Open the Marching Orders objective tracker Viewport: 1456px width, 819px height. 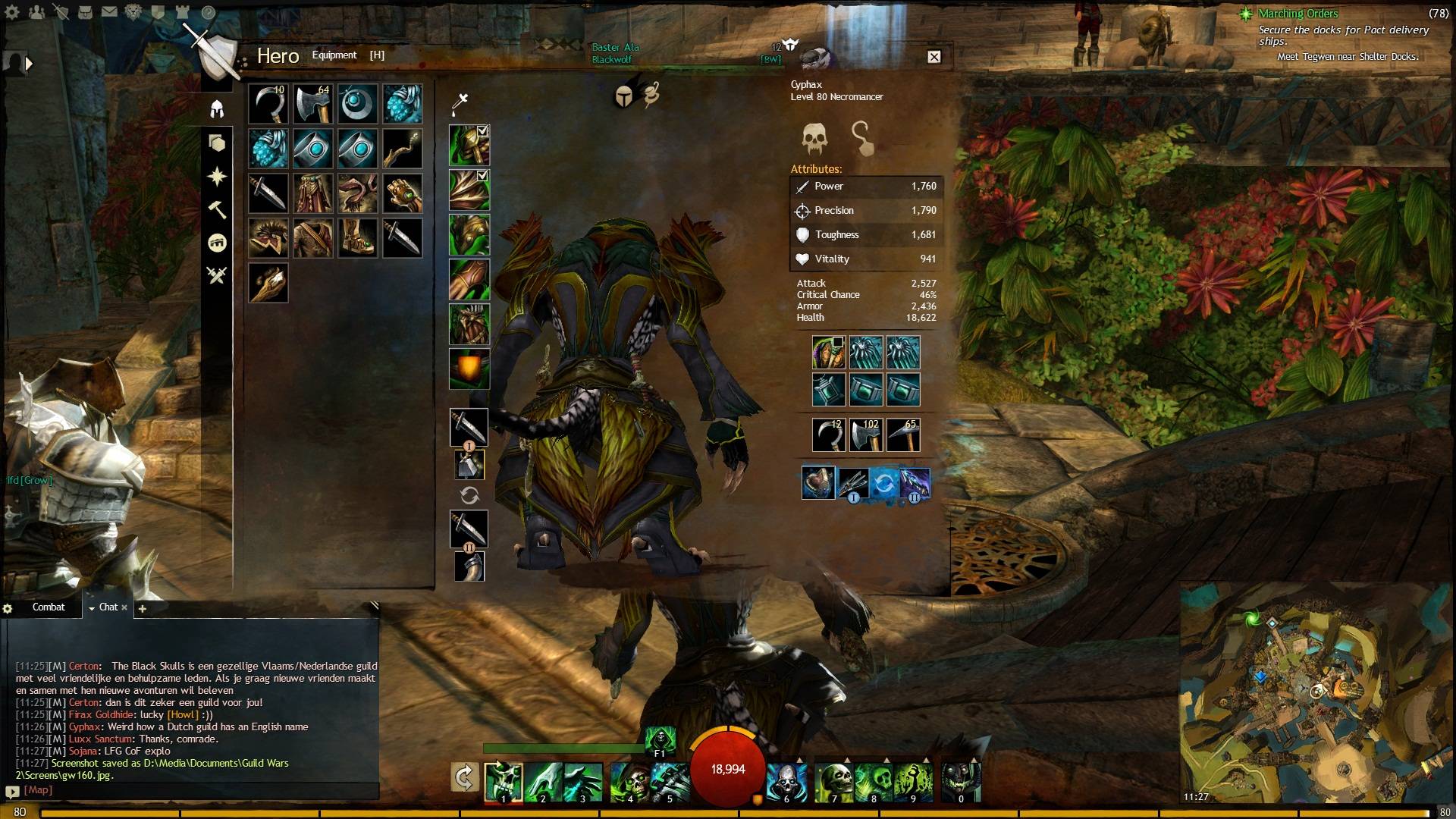1298,14
